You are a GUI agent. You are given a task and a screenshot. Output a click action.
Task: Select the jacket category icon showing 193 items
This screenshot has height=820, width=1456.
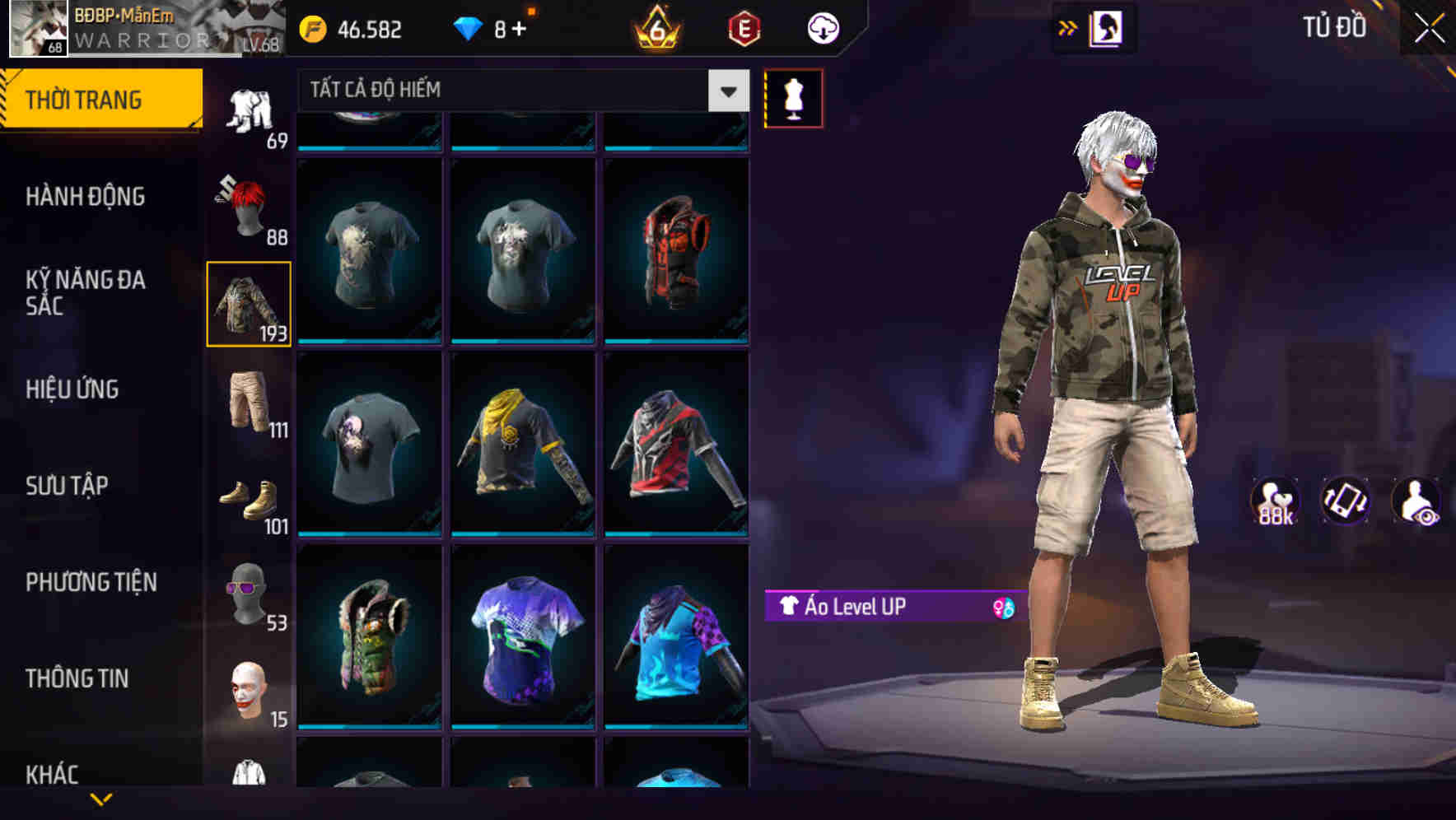[x=248, y=305]
